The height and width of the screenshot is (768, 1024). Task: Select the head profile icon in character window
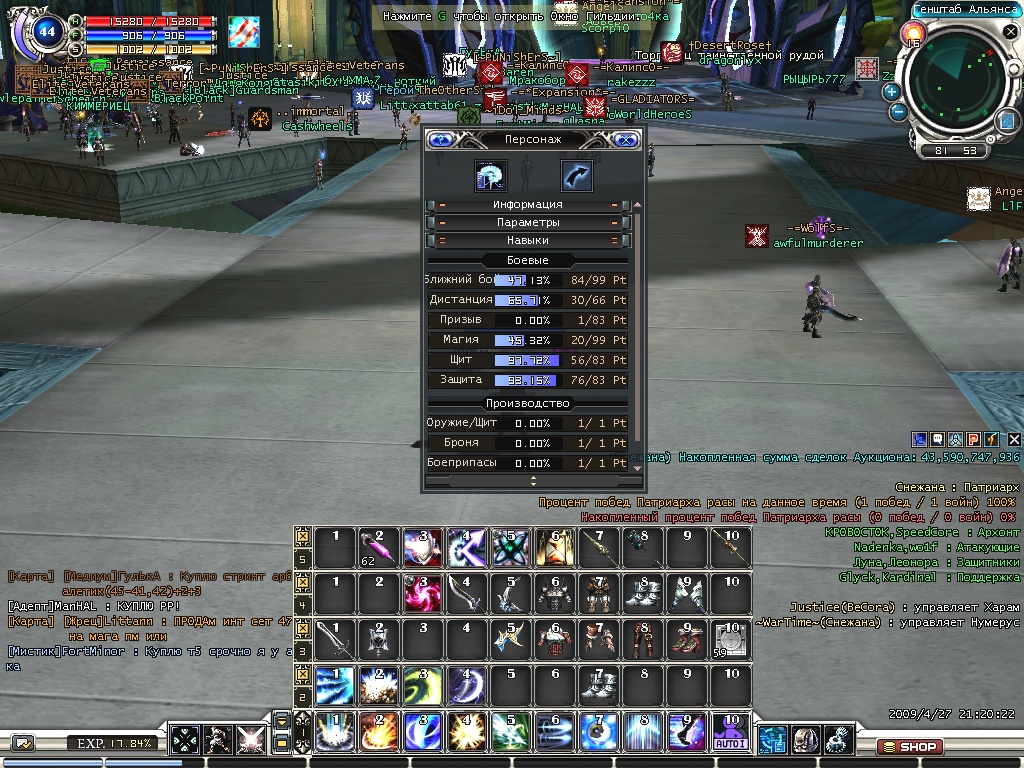click(x=491, y=176)
